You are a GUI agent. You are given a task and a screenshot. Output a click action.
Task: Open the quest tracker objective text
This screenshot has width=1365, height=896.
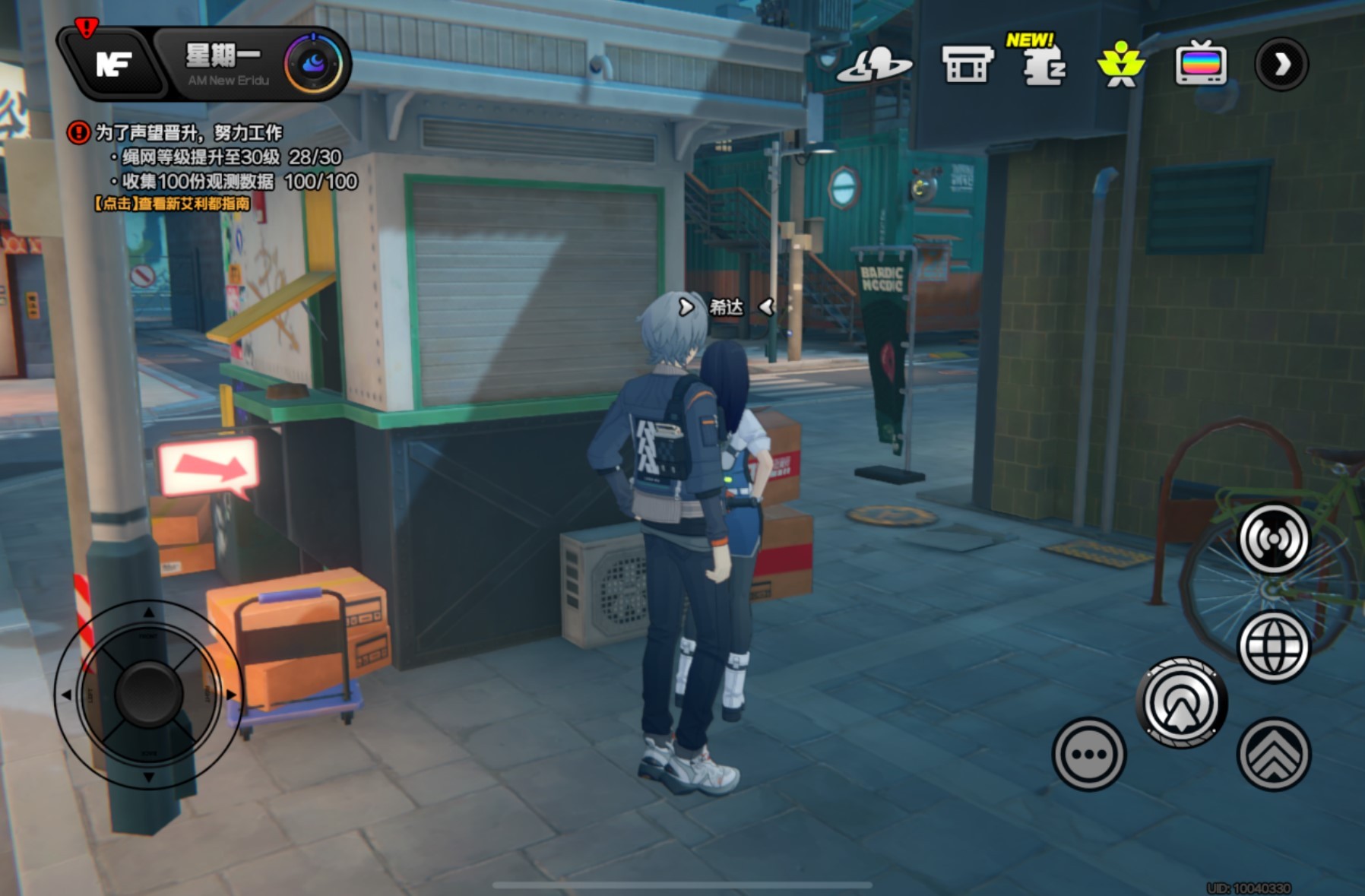188,134
